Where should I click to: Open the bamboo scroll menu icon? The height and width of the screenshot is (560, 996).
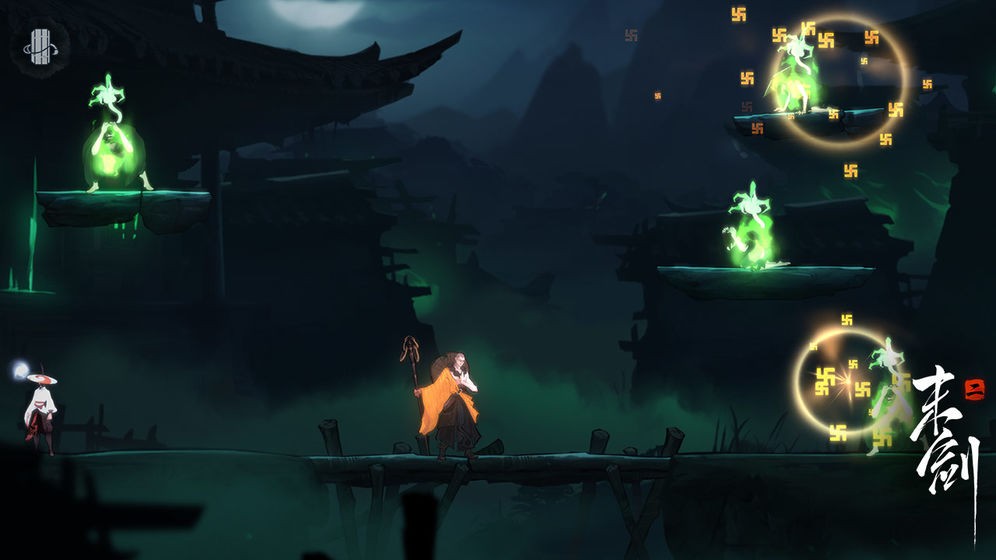point(41,45)
